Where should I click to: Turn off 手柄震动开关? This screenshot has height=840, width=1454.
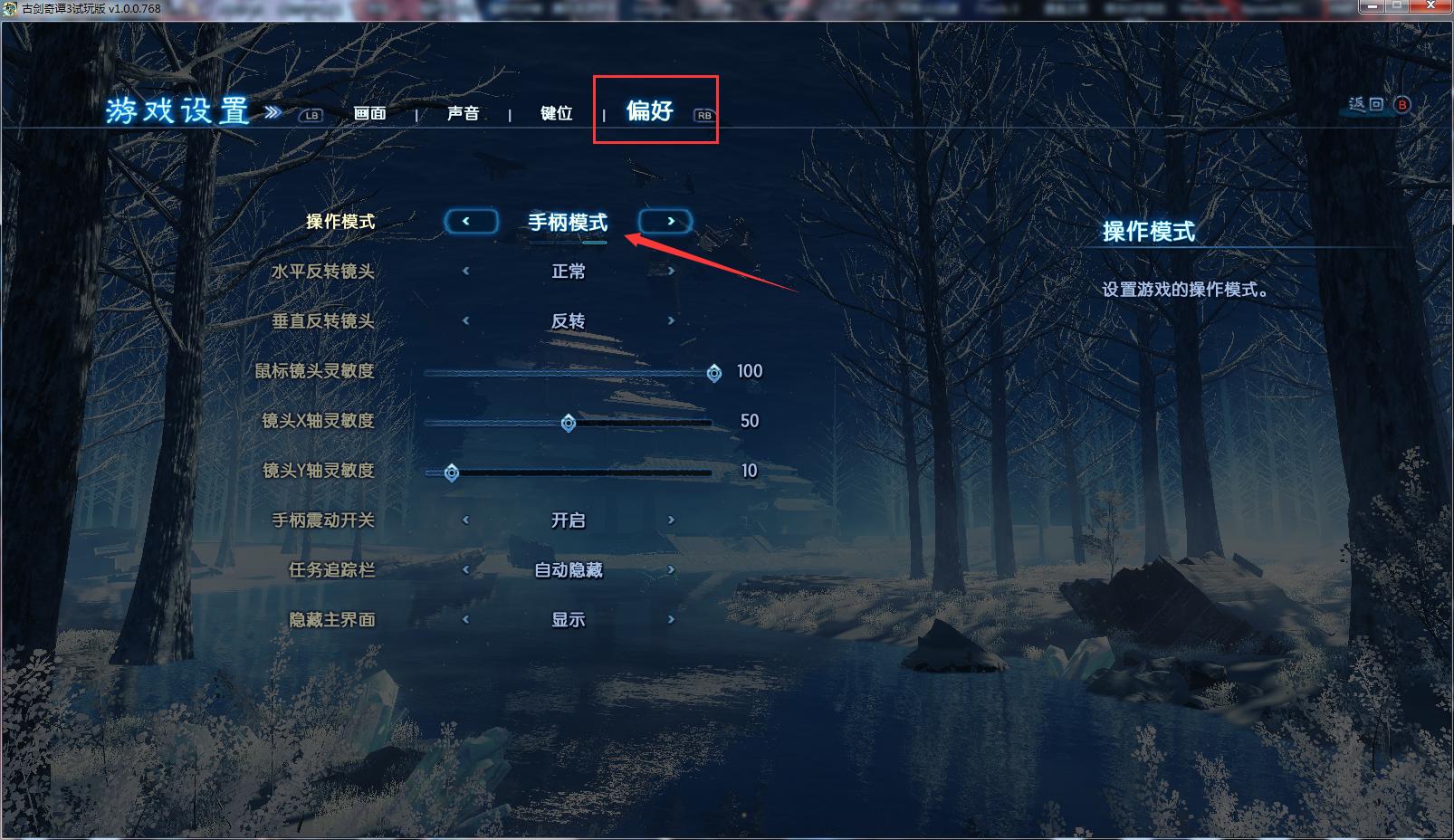pos(670,520)
